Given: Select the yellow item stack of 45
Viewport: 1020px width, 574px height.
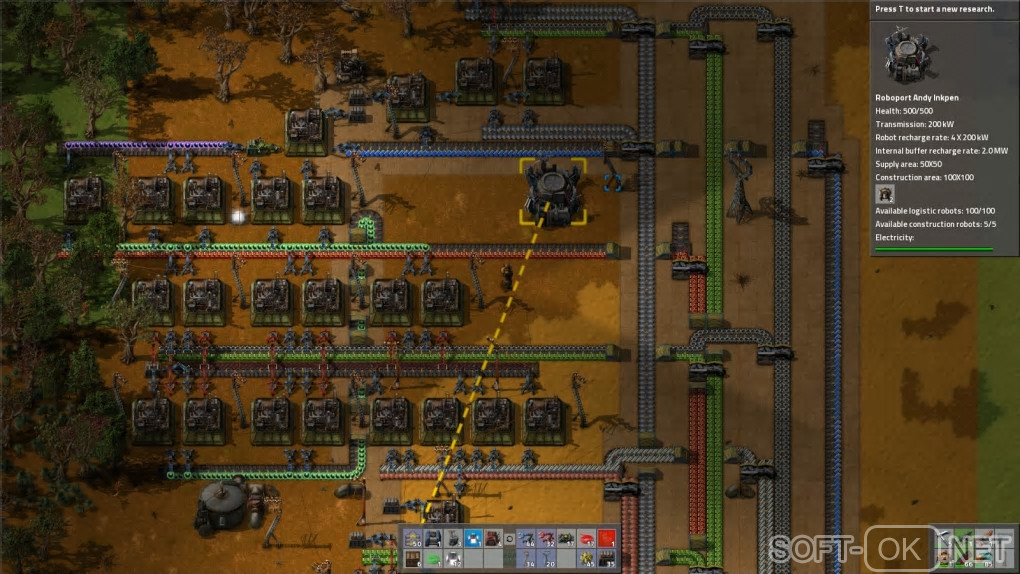Looking at the screenshot, I should click(586, 559).
